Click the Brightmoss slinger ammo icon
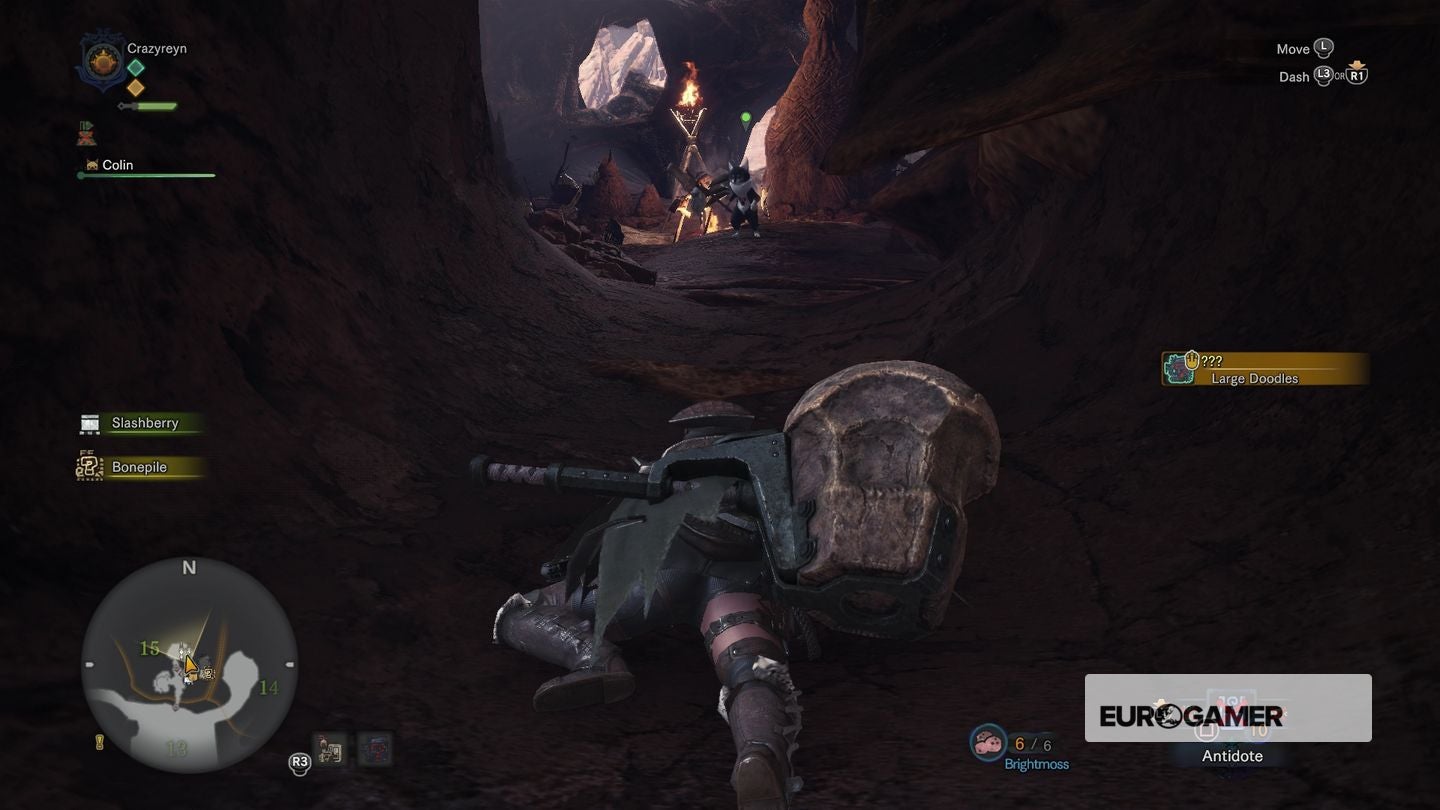This screenshot has height=810, width=1440. tap(988, 743)
